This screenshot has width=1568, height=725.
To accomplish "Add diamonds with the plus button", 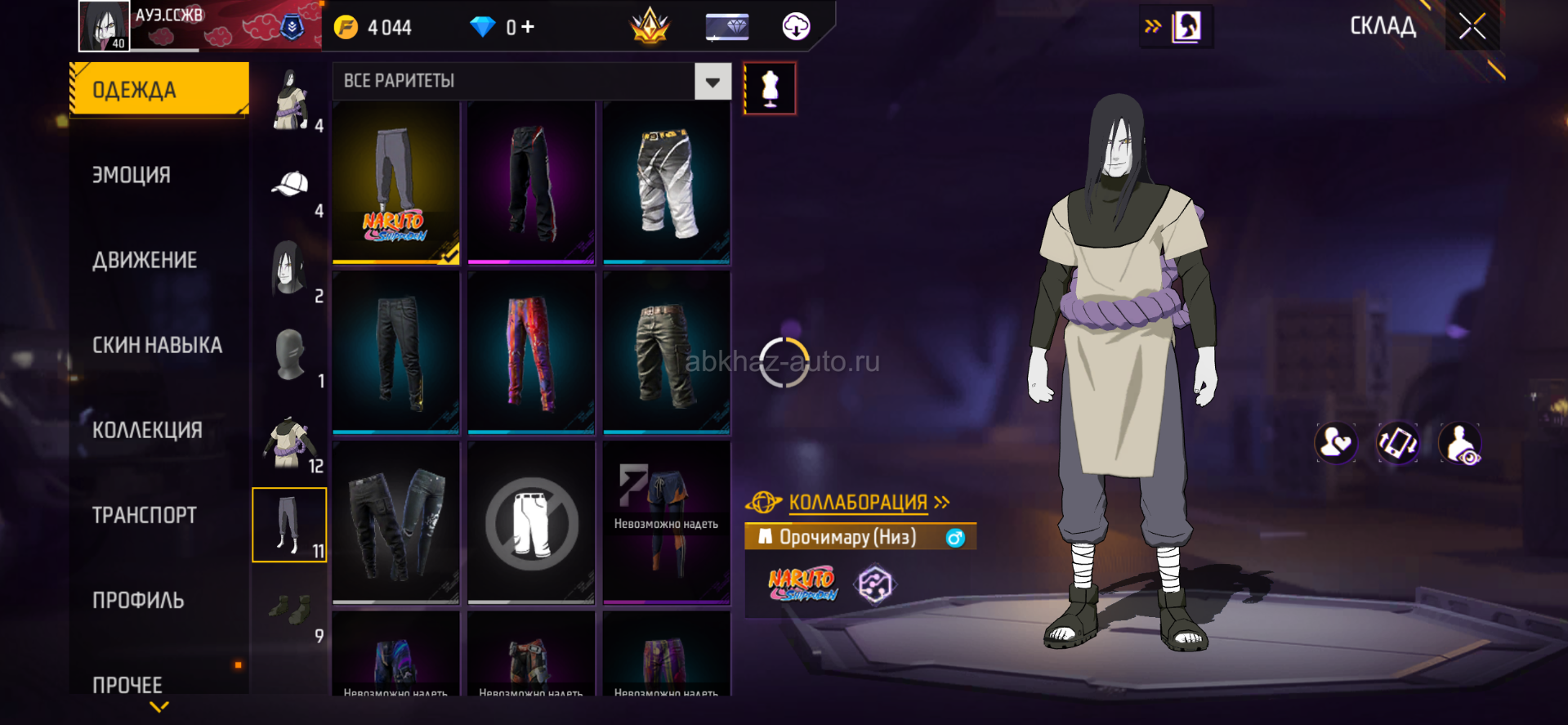I will [528, 27].
